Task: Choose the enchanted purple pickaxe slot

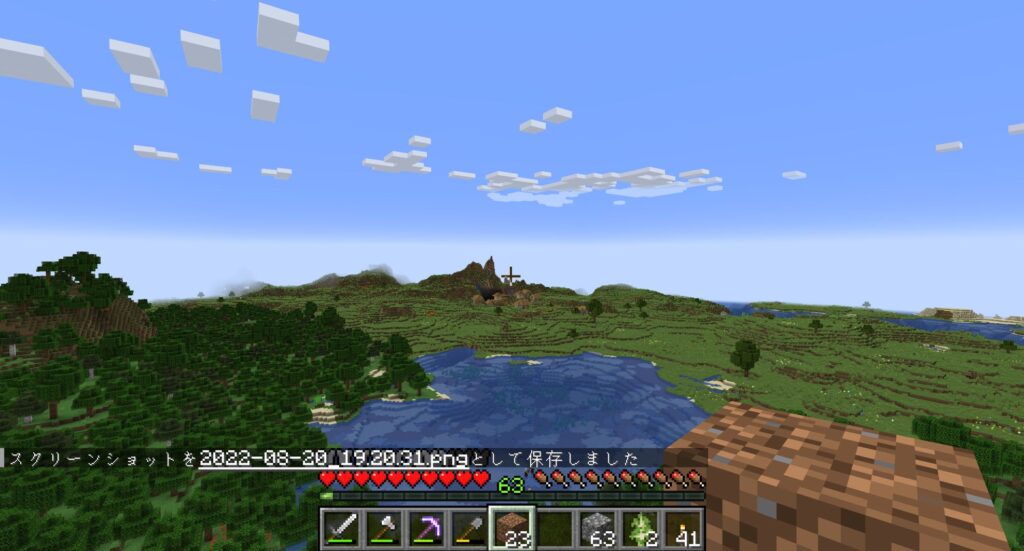Action: pyautogui.click(x=426, y=528)
